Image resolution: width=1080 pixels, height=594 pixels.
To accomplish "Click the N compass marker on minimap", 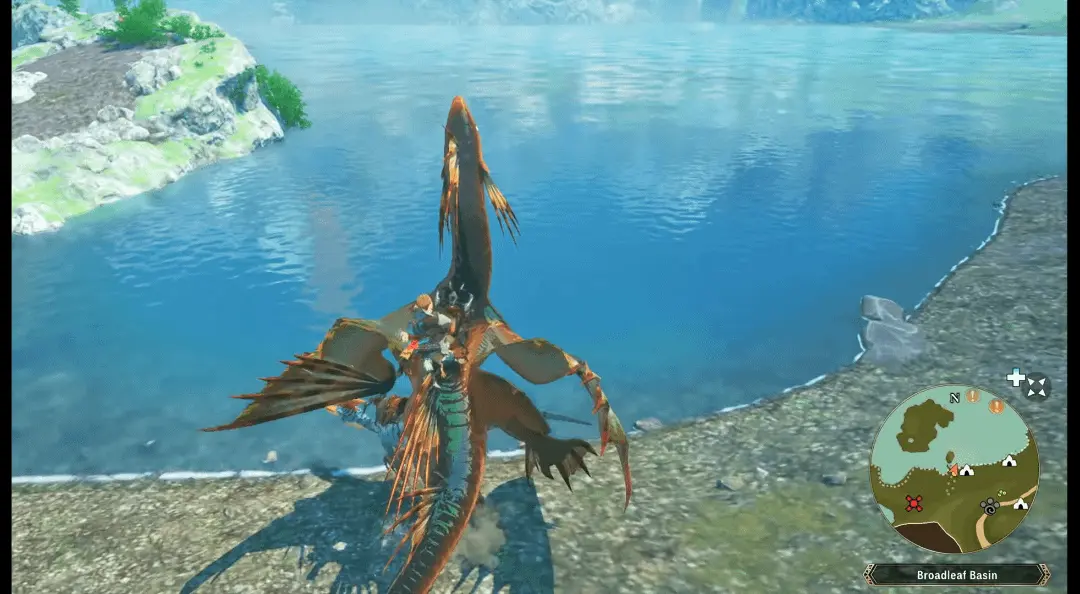I will [x=954, y=397].
